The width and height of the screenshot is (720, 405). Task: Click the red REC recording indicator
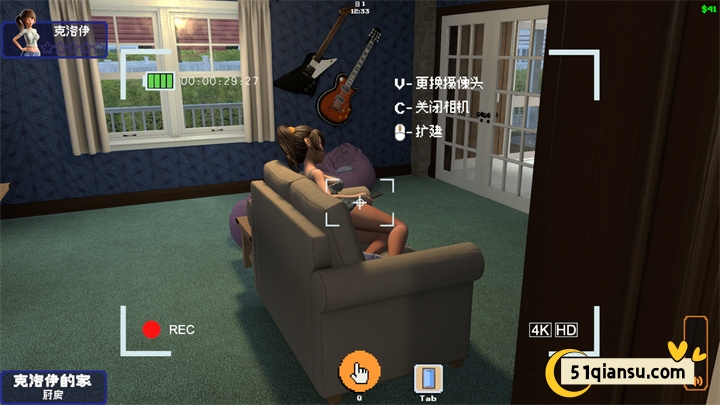coord(152,329)
